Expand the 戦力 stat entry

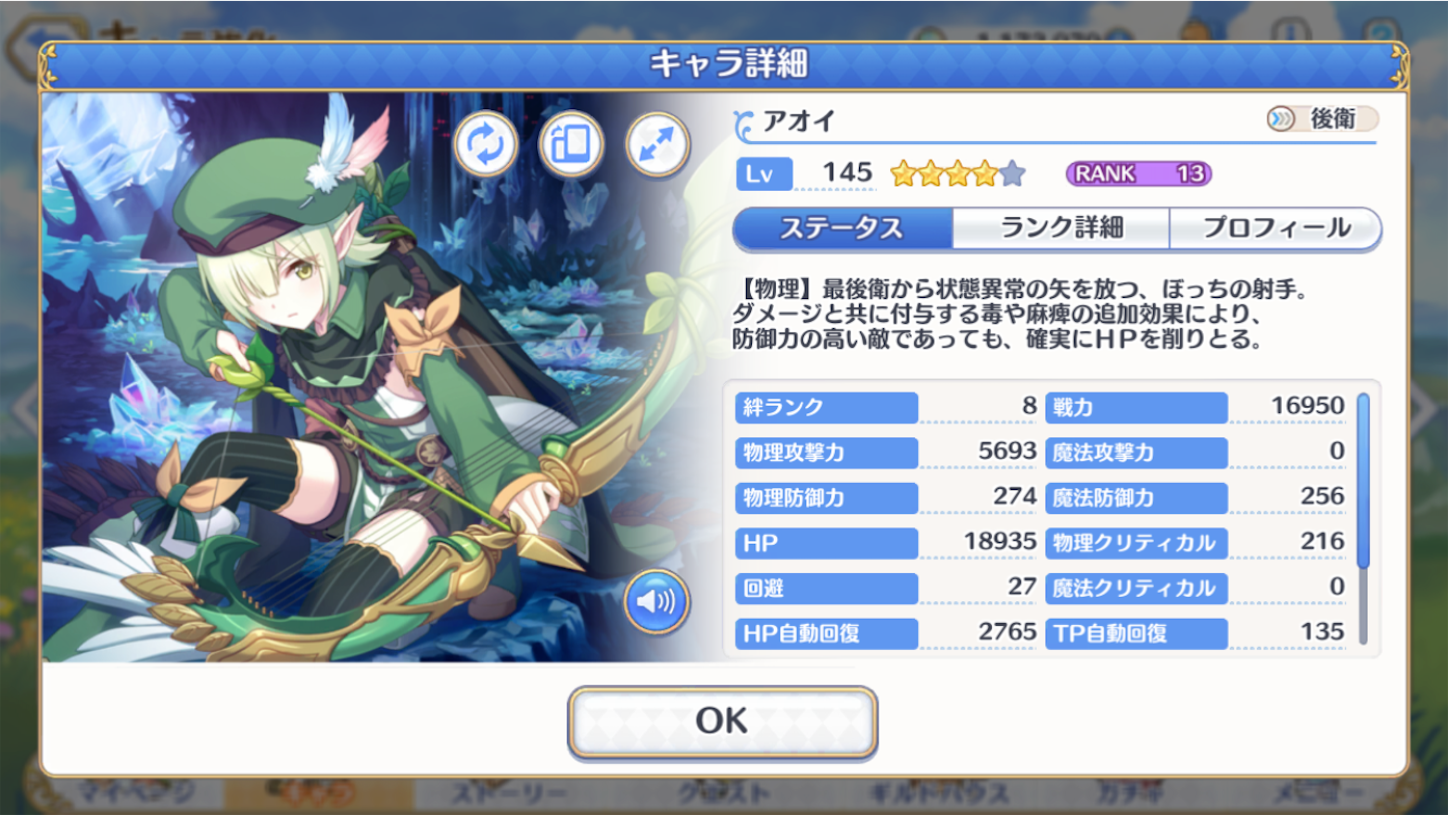coord(1136,407)
